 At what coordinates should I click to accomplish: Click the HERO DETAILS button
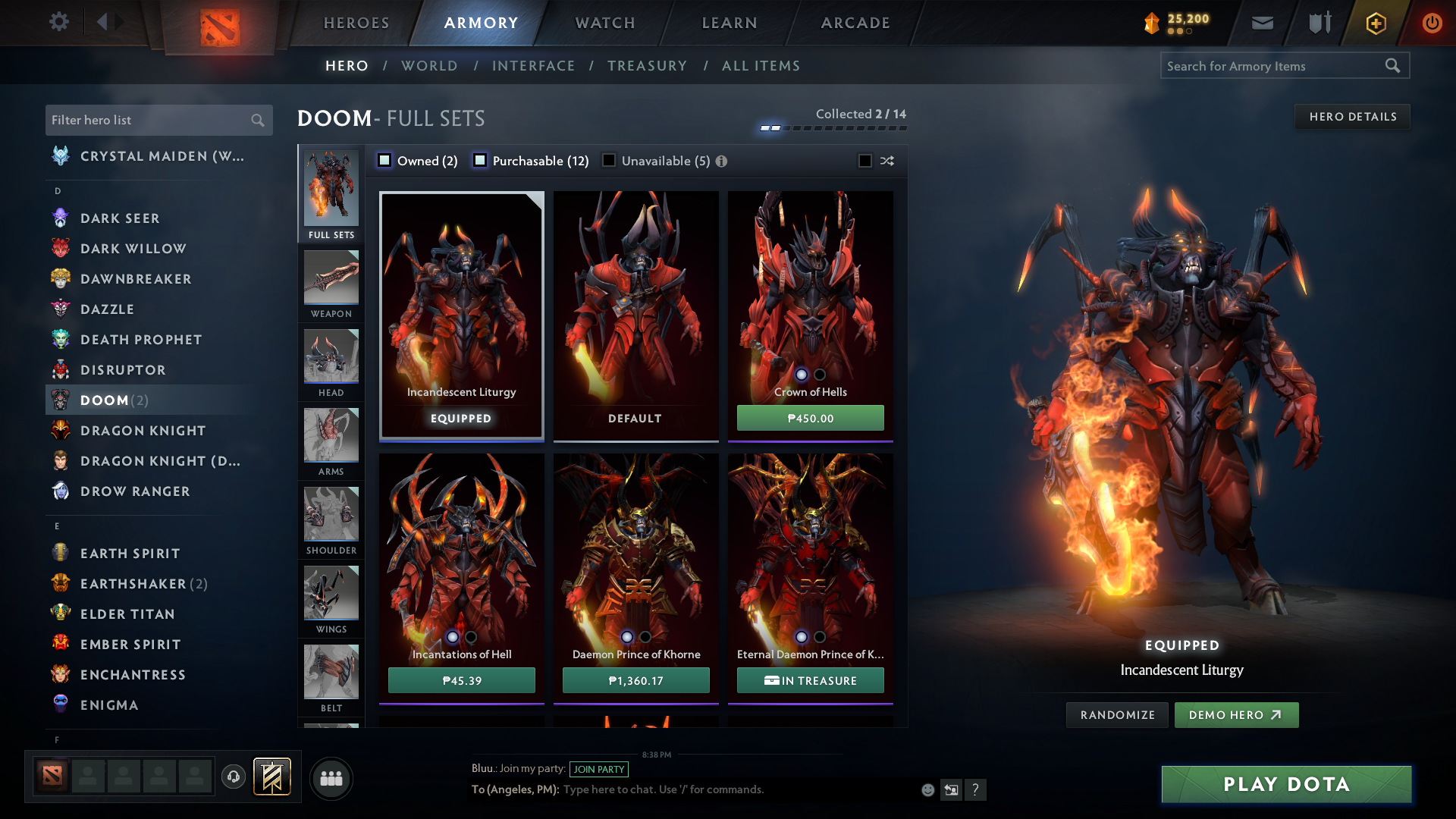[x=1352, y=116]
